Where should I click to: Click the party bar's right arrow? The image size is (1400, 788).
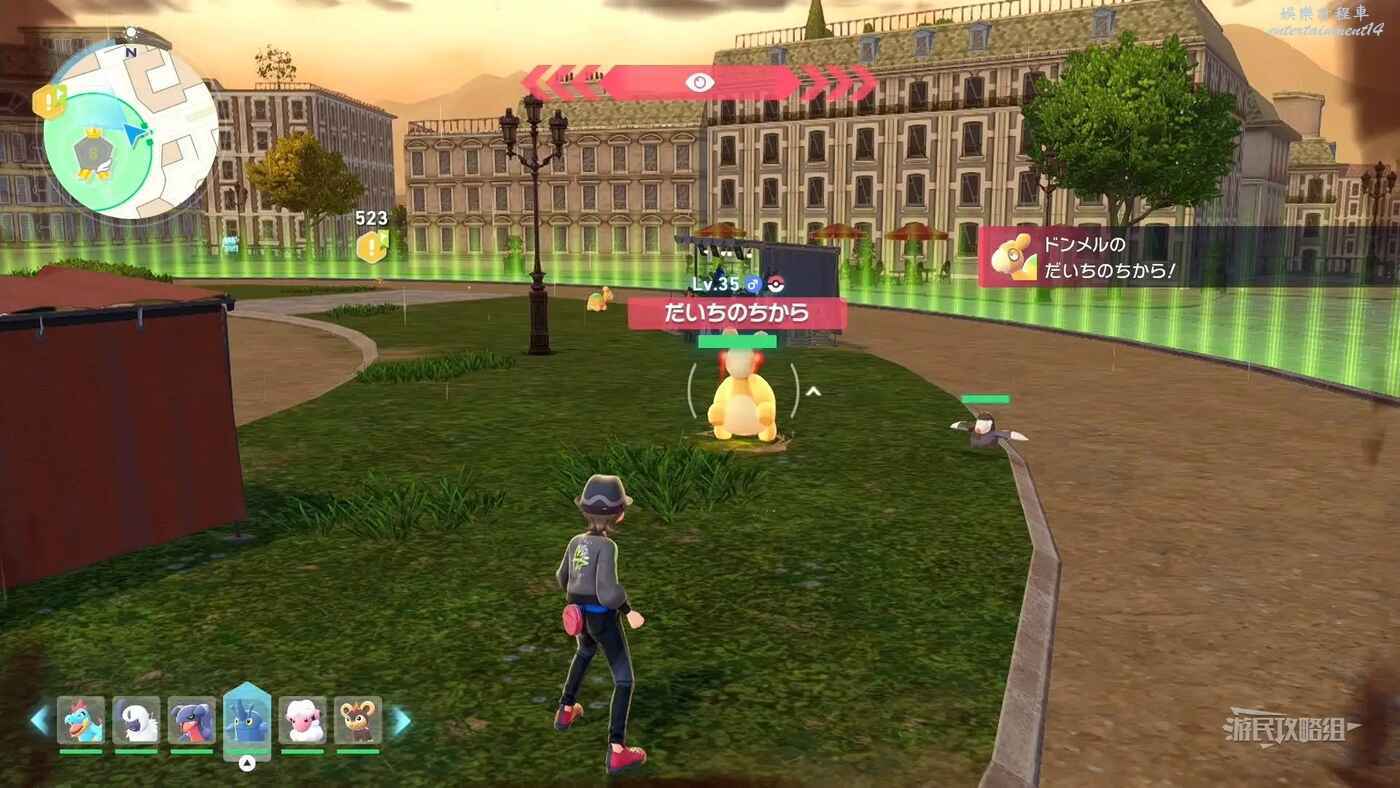[x=400, y=721]
